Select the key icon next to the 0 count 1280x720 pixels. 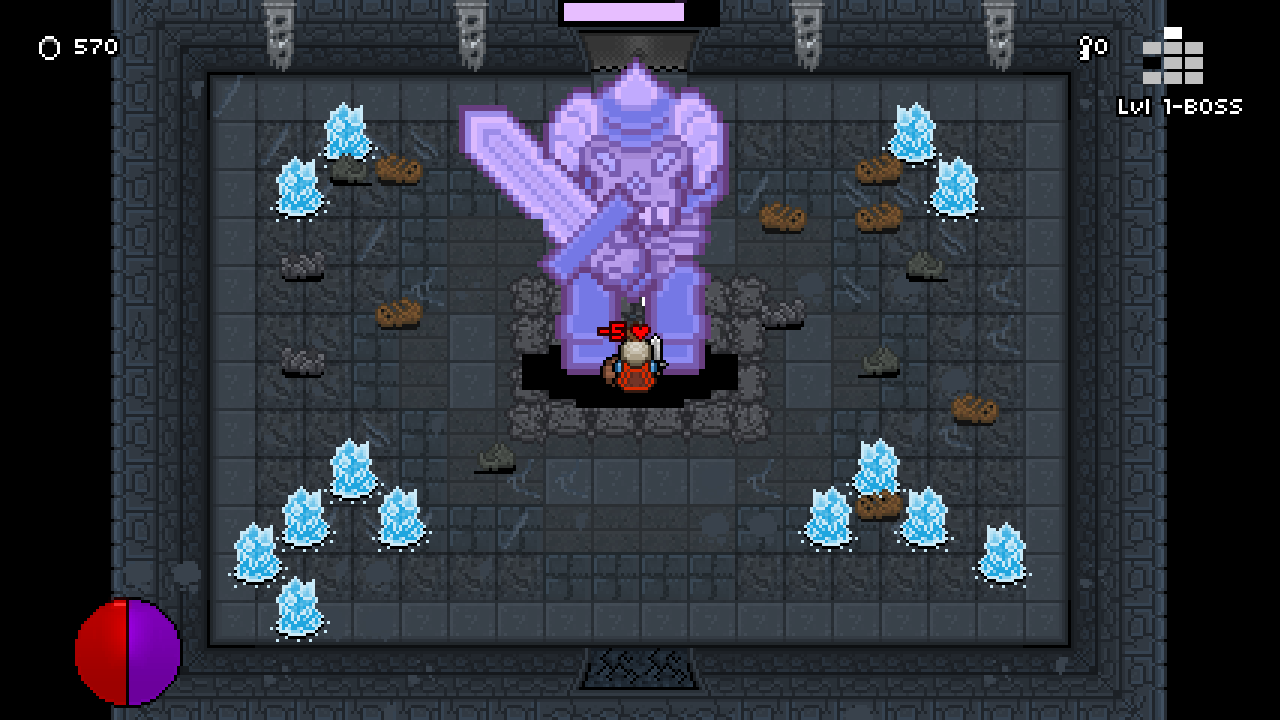(x=1083, y=45)
